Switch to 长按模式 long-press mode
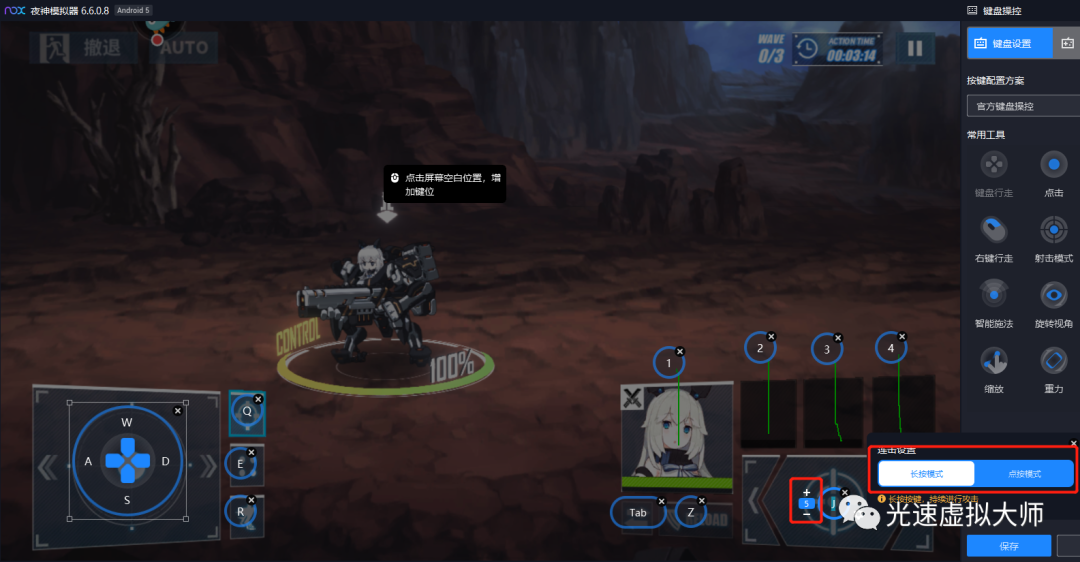The width and height of the screenshot is (1080, 562). (x=926, y=473)
